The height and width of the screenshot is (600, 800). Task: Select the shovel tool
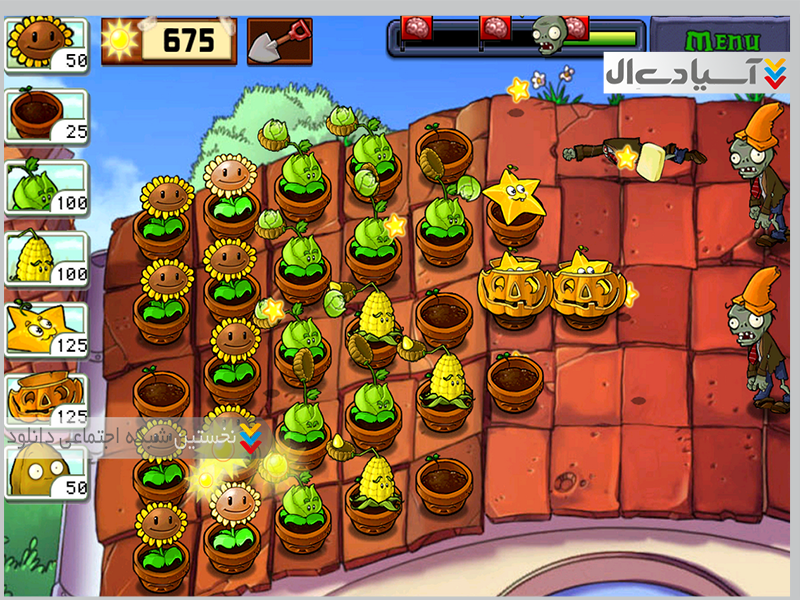click(279, 41)
